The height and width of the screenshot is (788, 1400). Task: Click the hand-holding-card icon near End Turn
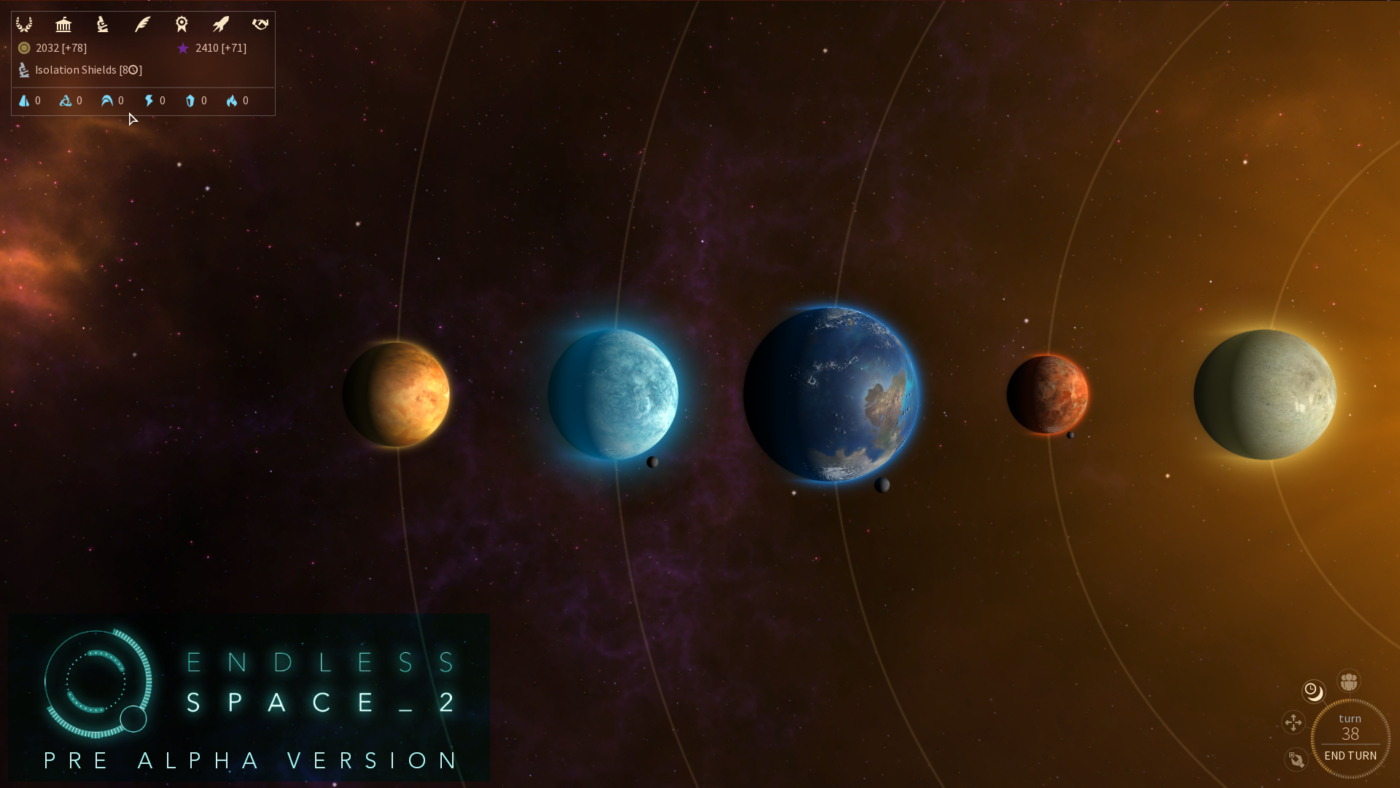point(1295,759)
